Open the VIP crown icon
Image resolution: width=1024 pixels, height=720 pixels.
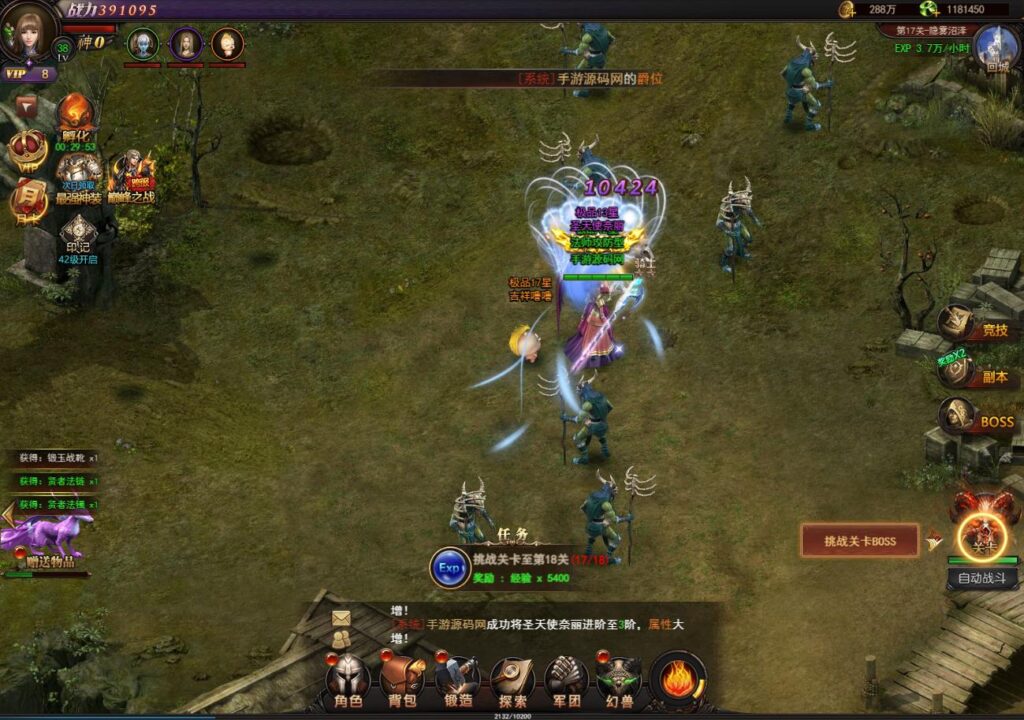tap(27, 150)
